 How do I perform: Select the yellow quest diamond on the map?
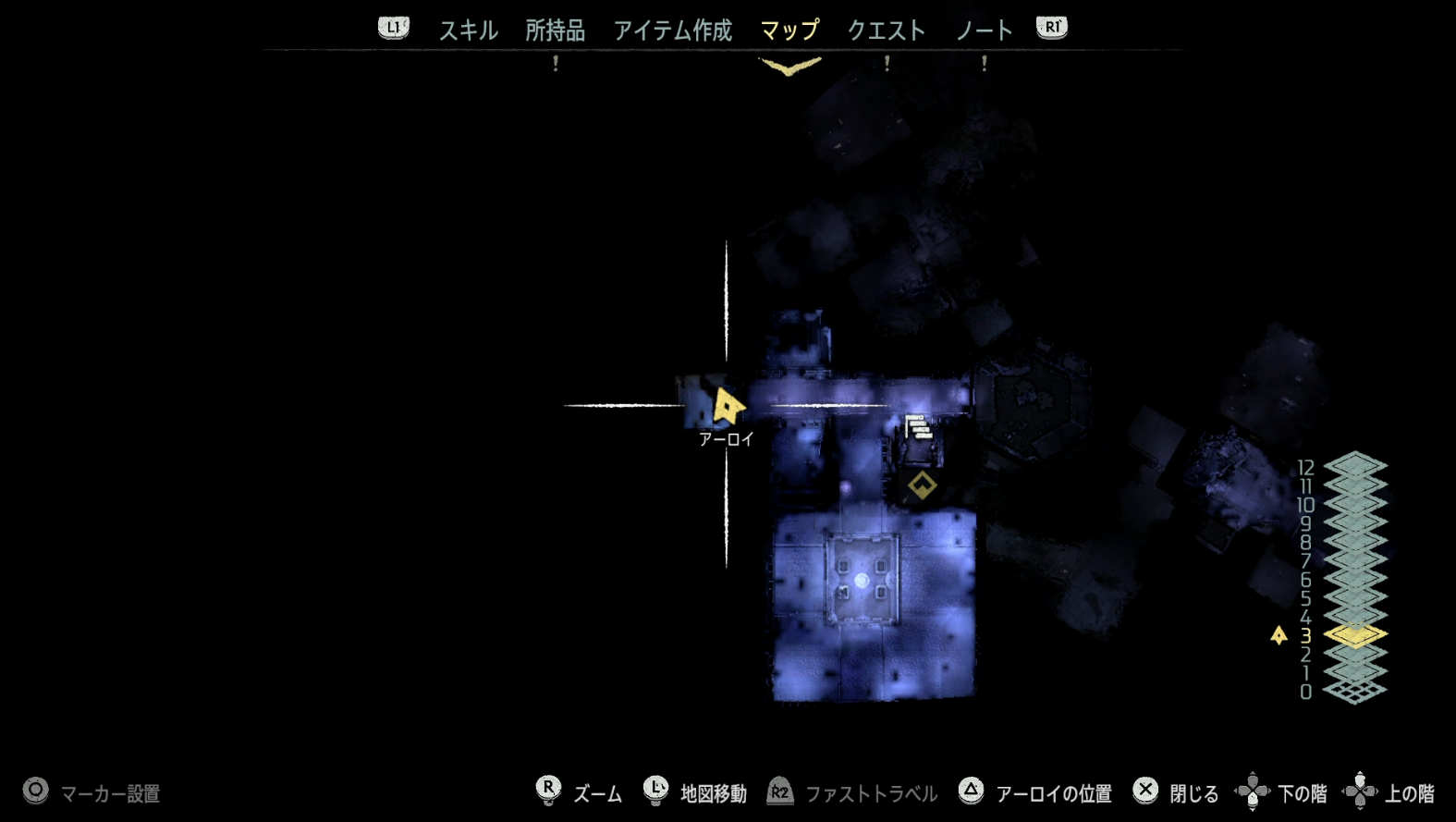pos(922,483)
